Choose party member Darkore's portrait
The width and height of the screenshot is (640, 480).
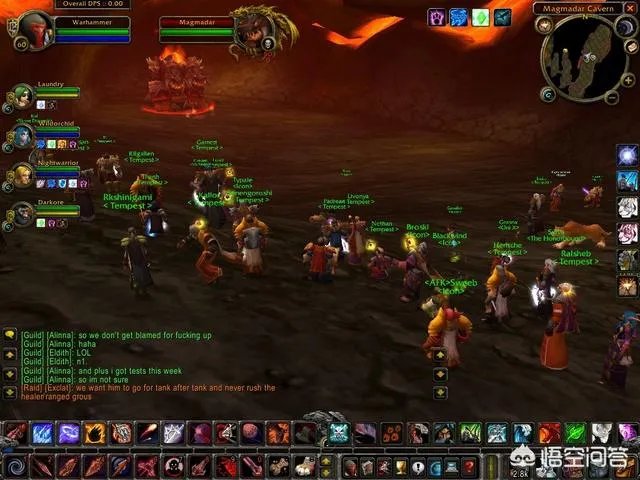tap(22, 213)
